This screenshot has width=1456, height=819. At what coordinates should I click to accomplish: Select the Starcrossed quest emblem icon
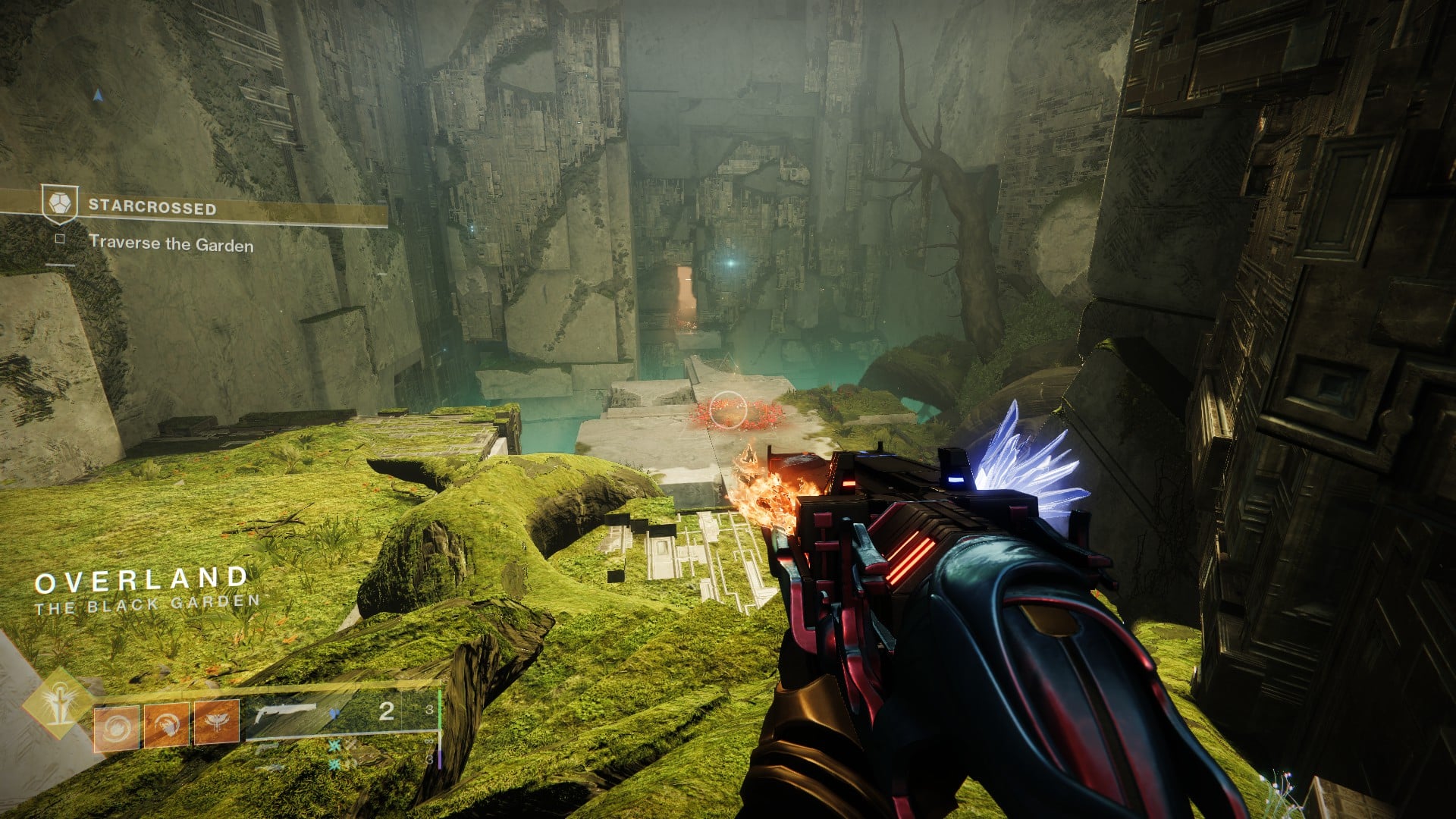(59, 203)
